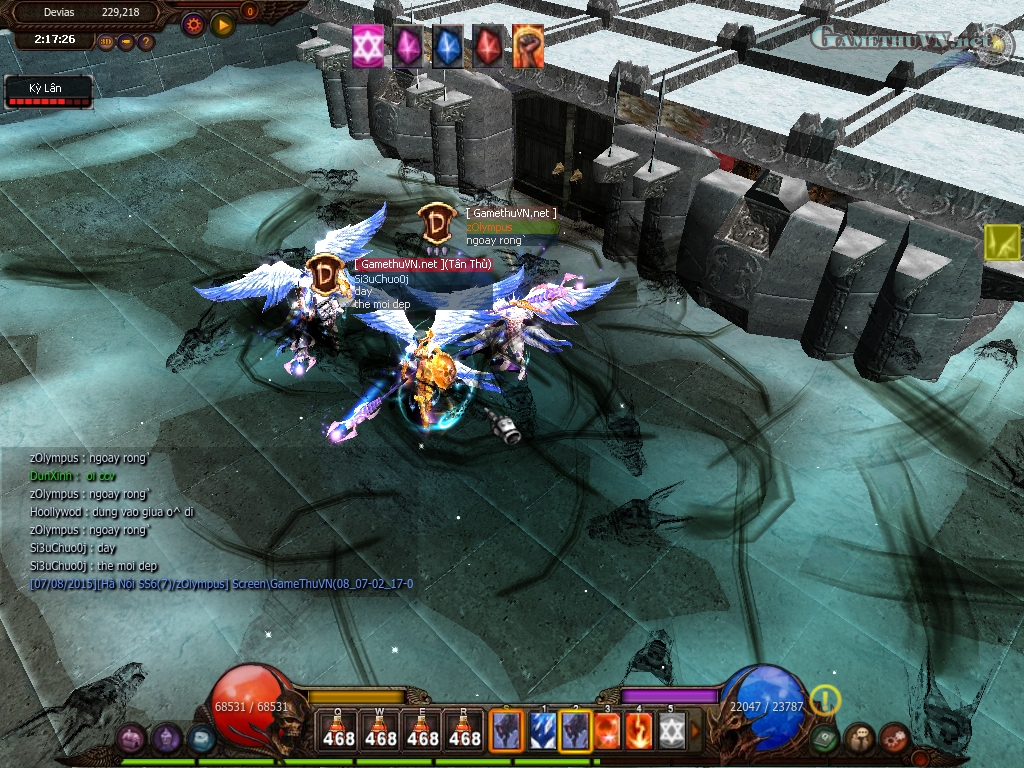Click the raised fist buff icon
Image resolution: width=1024 pixels, height=768 pixels.
pos(528,47)
